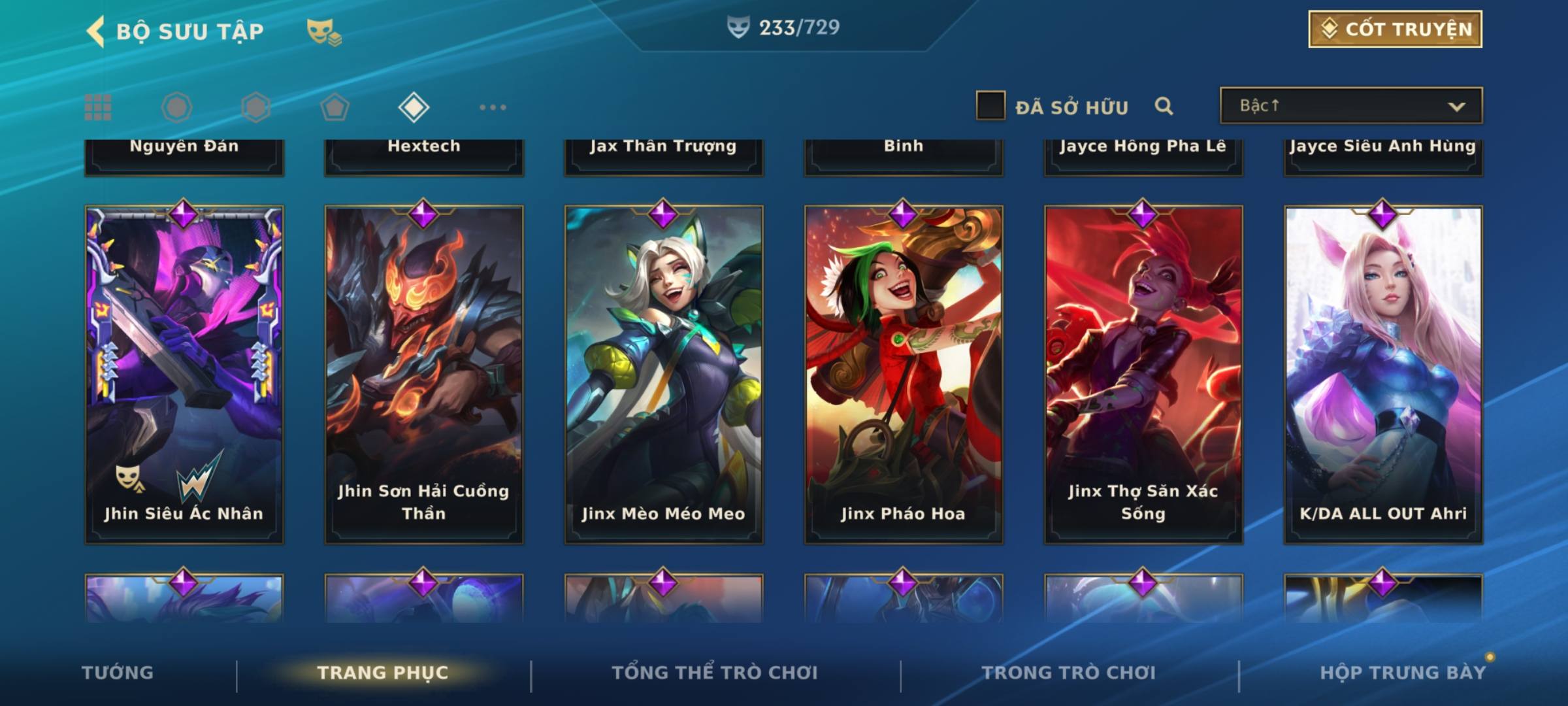Image resolution: width=1568 pixels, height=706 pixels.
Task: Select the Jinx Pháo Hoa skin
Action: (x=904, y=374)
